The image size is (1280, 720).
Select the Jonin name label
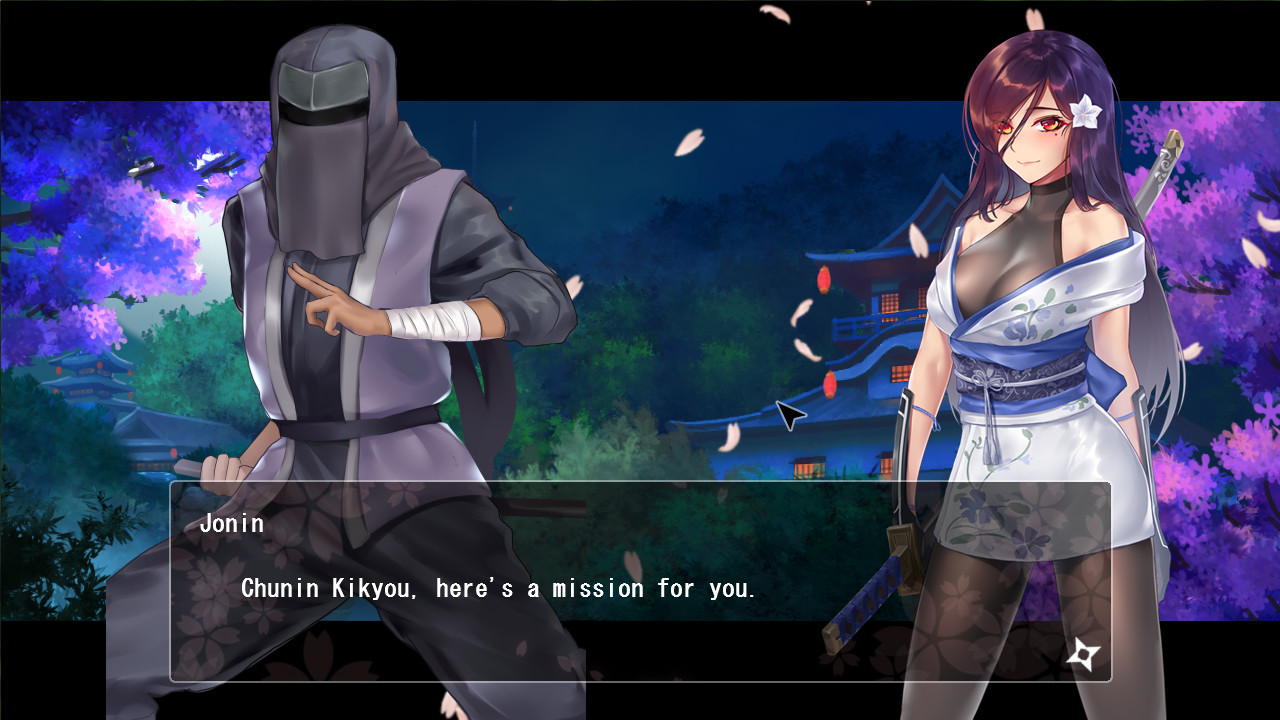pos(232,522)
